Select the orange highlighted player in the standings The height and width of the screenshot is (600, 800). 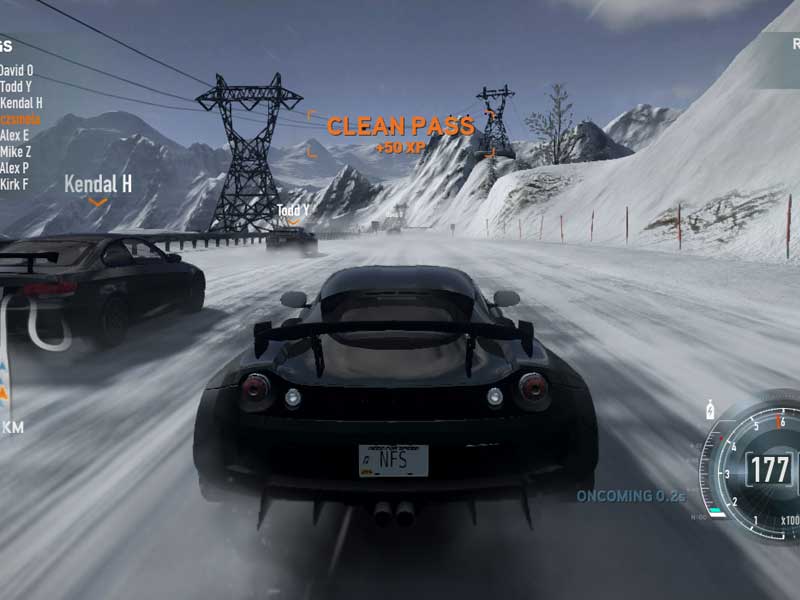(20, 118)
